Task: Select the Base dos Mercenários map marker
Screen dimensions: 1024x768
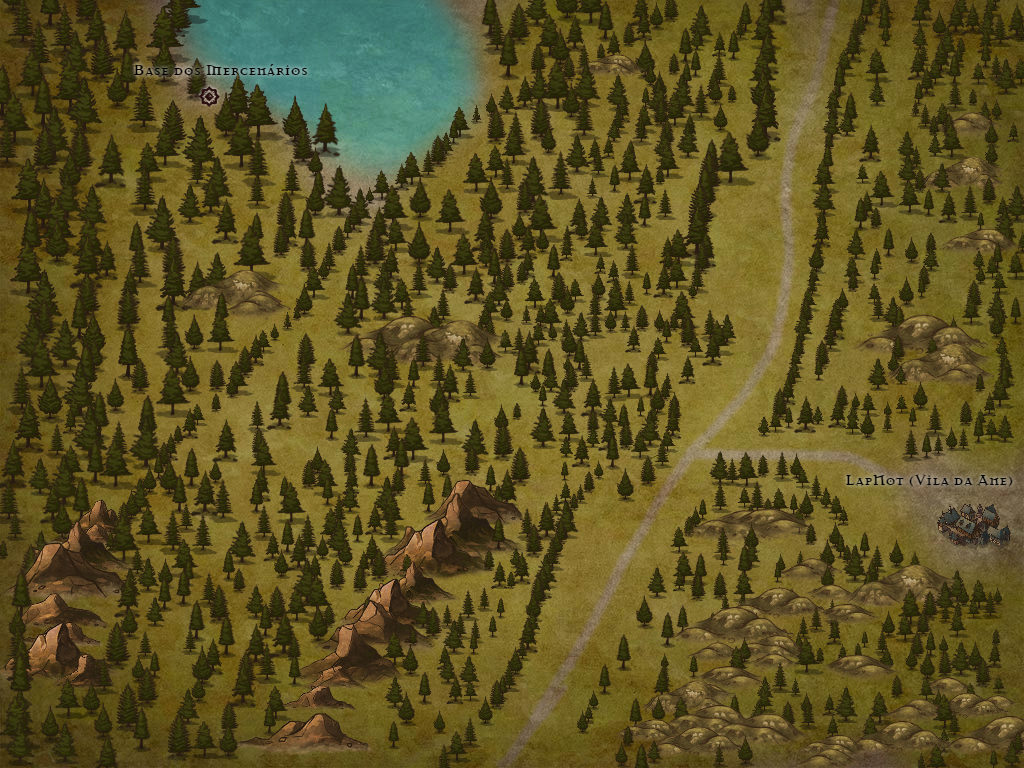Action: click(x=209, y=96)
